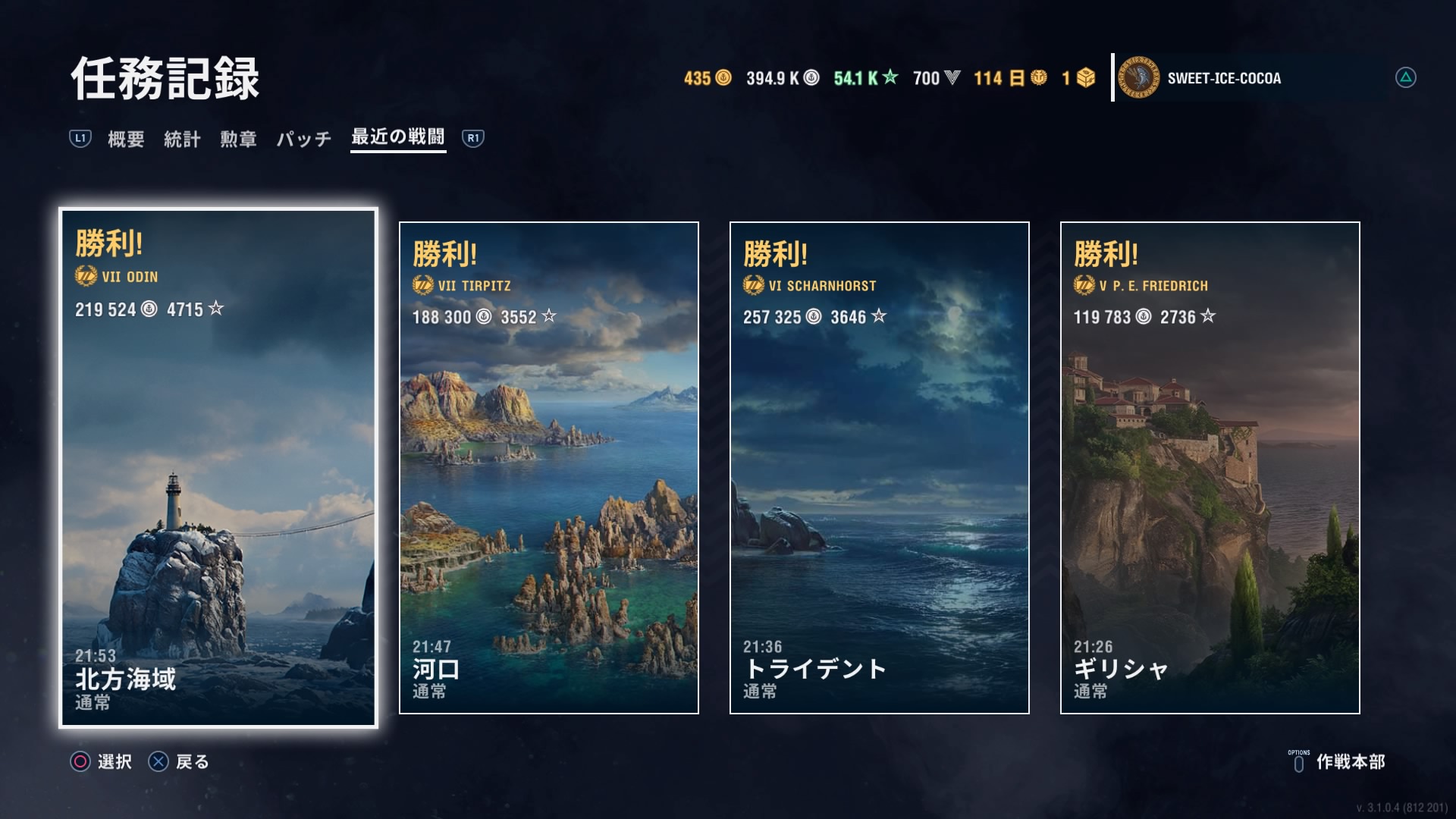This screenshot has width=1456, height=819.
Task: Select the Tirpitz 河口 battle card
Action: (x=548, y=468)
